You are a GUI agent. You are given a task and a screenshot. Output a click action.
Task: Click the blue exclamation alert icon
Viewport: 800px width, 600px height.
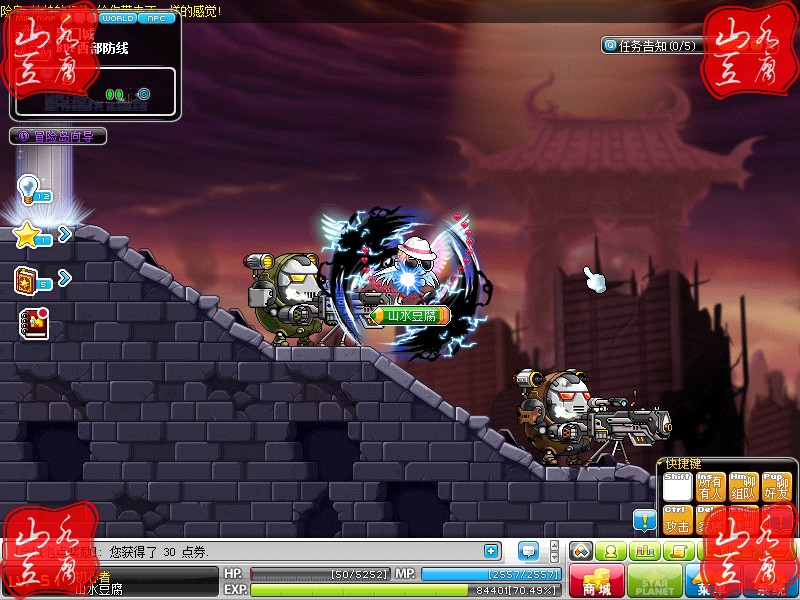pyautogui.click(x=643, y=519)
